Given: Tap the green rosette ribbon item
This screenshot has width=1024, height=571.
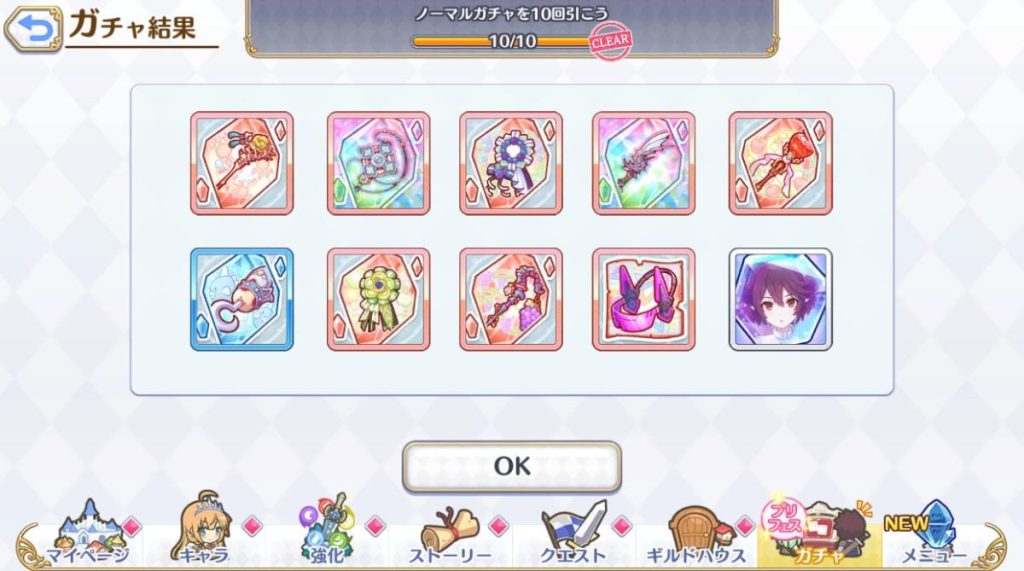Looking at the screenshot, I should (x=378, y=299).
